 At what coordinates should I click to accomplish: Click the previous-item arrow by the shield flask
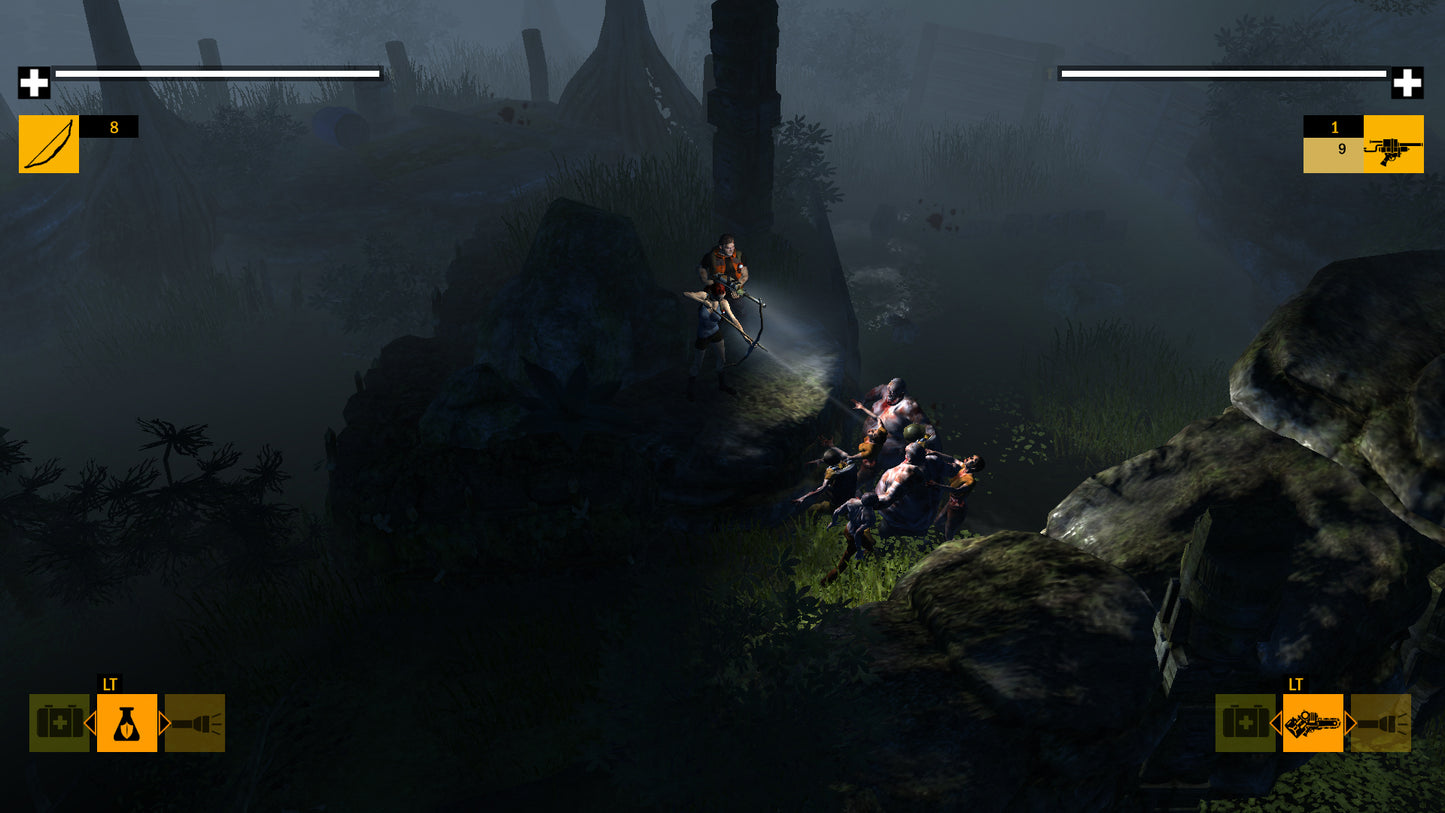(x=90, y=723)
